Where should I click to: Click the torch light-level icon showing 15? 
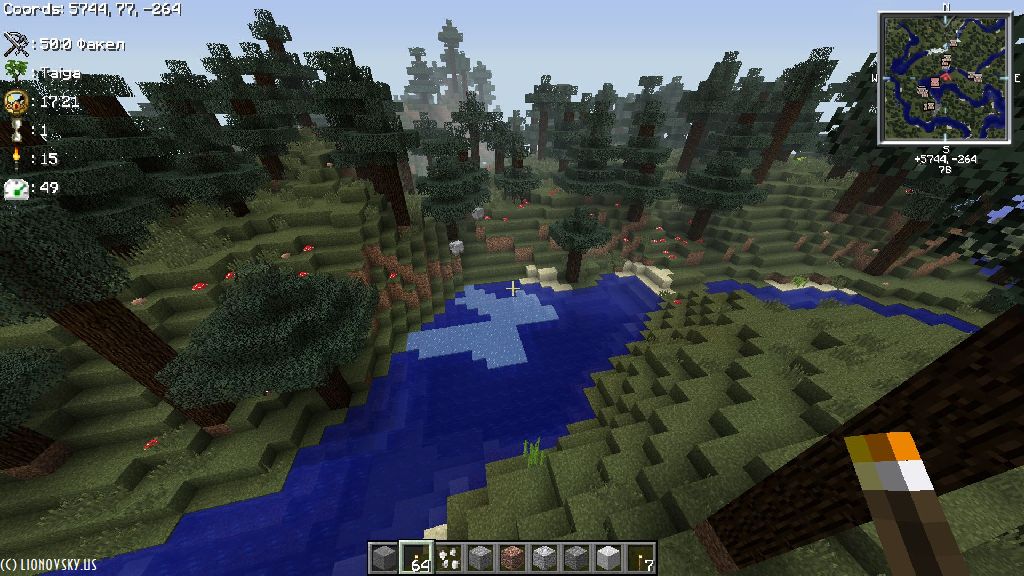click(16, 158)
